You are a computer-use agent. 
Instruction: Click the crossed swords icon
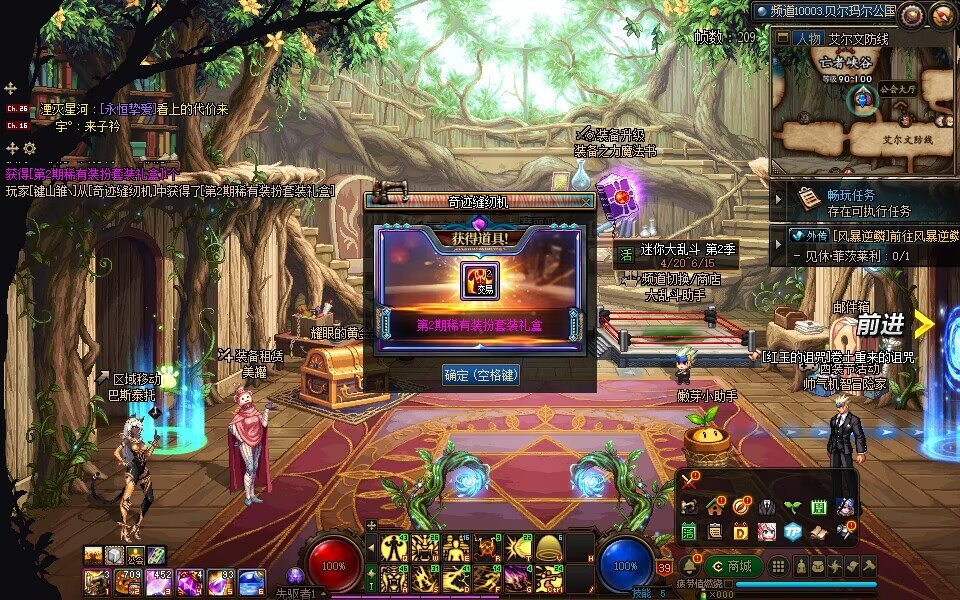tap(689, 481)
